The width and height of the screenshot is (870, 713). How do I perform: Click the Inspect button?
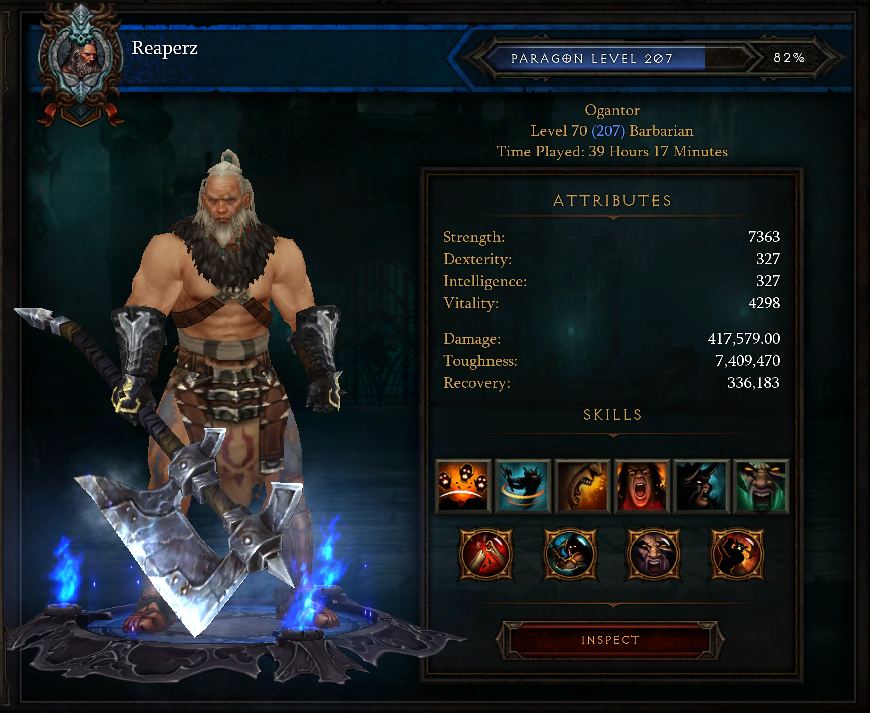609,640
